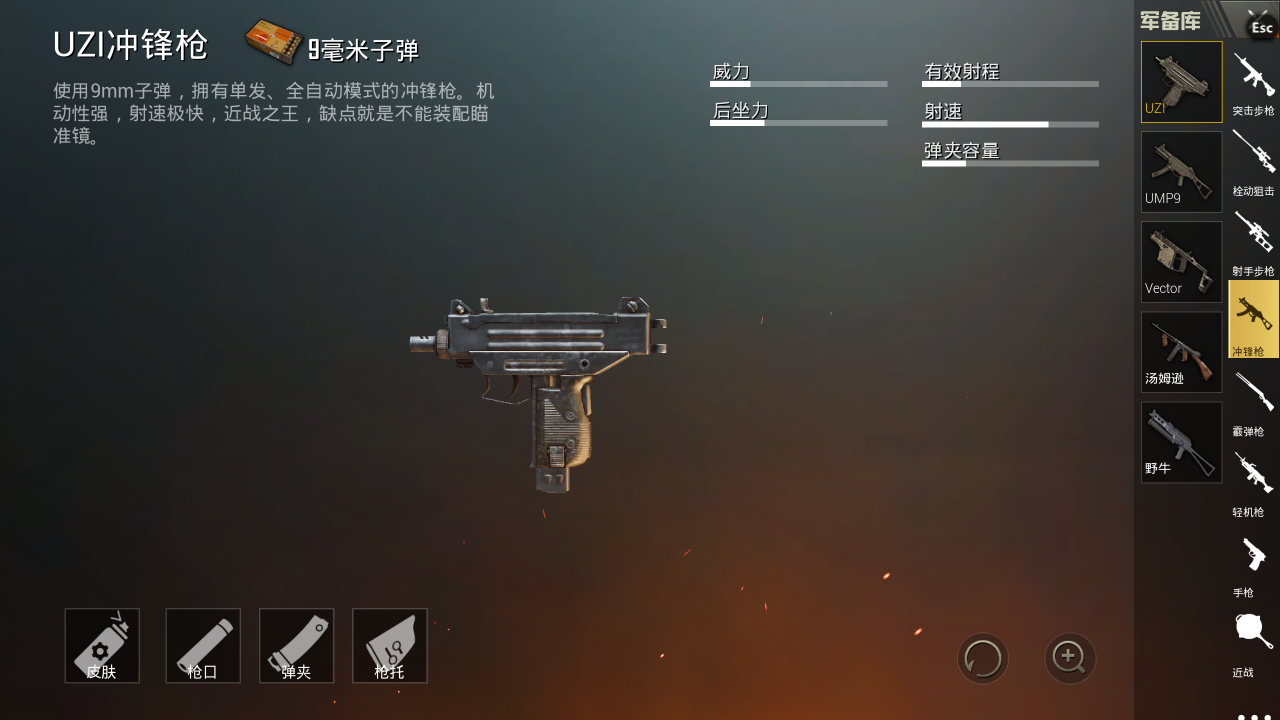Open the 皮肤 skin slot
The height and width of the screenshot is (720, 1280).
102,646
